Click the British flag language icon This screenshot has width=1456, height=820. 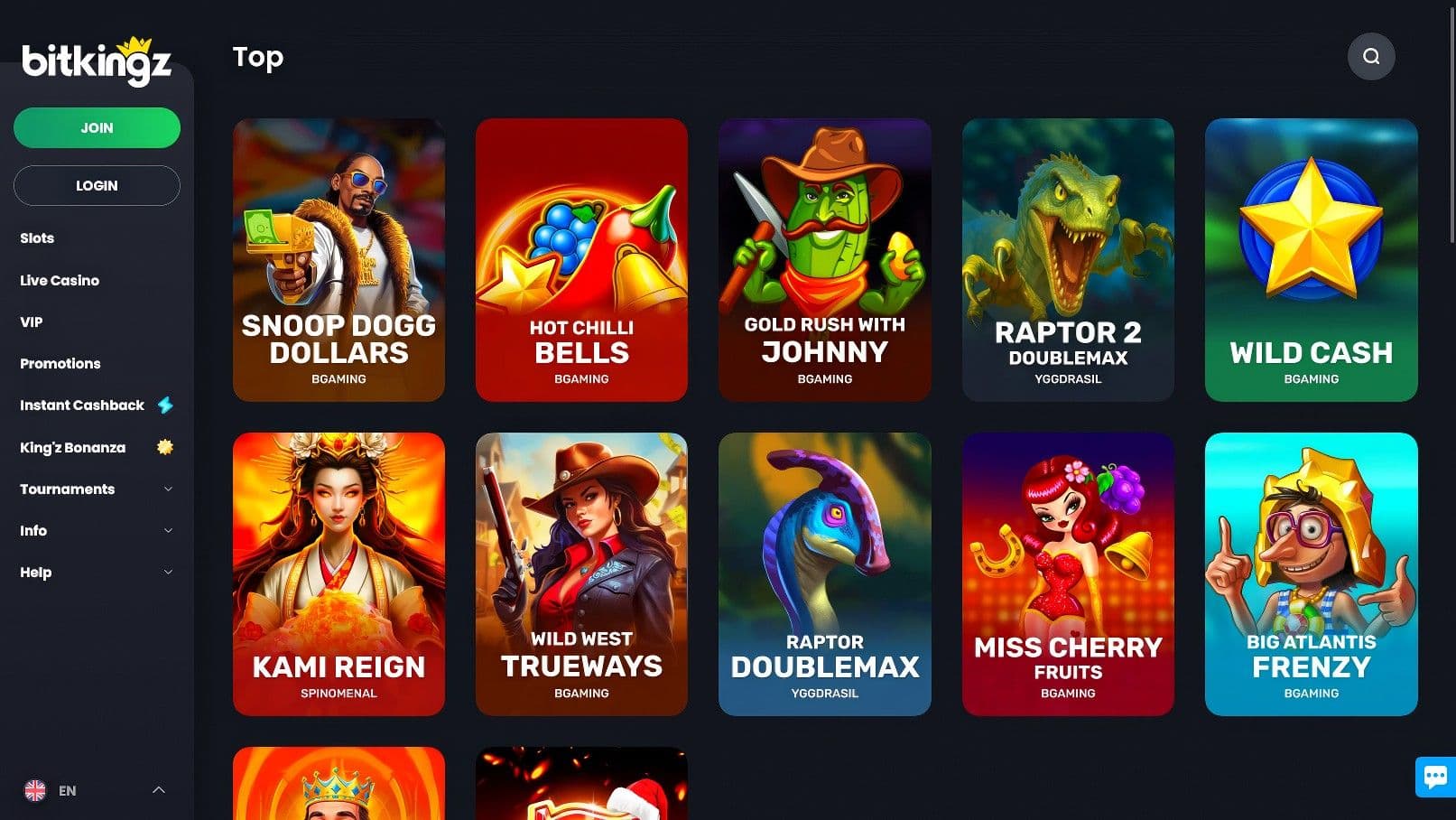36,790
